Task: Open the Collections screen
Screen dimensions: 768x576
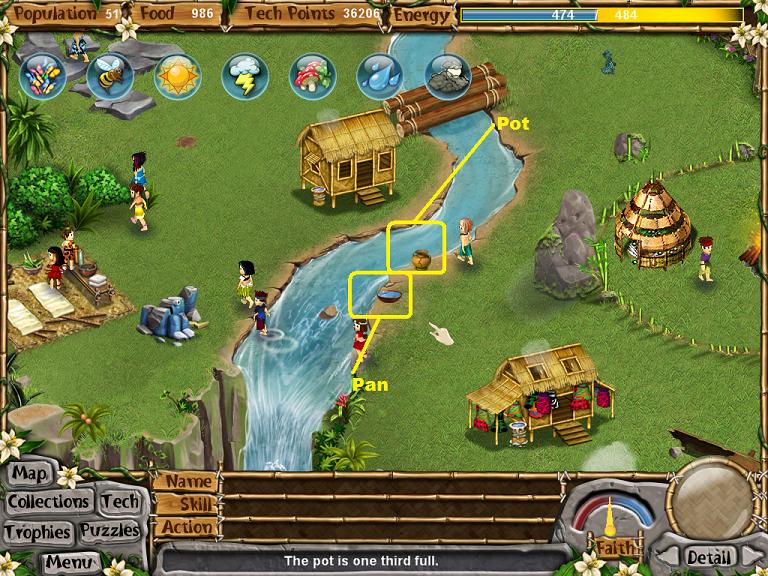Action: coord(50,502)
